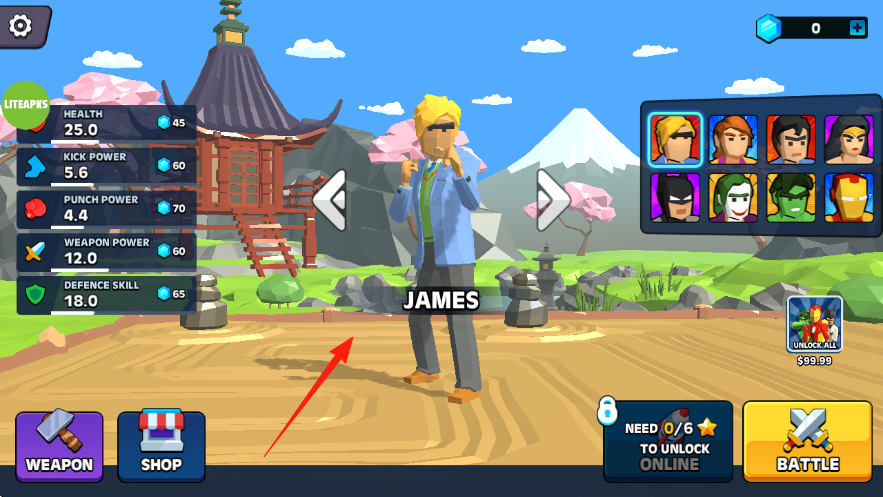The width and height of the screenshot is (883, 497).
Task: Open the Weapon menu
Action: pos(59,446)
